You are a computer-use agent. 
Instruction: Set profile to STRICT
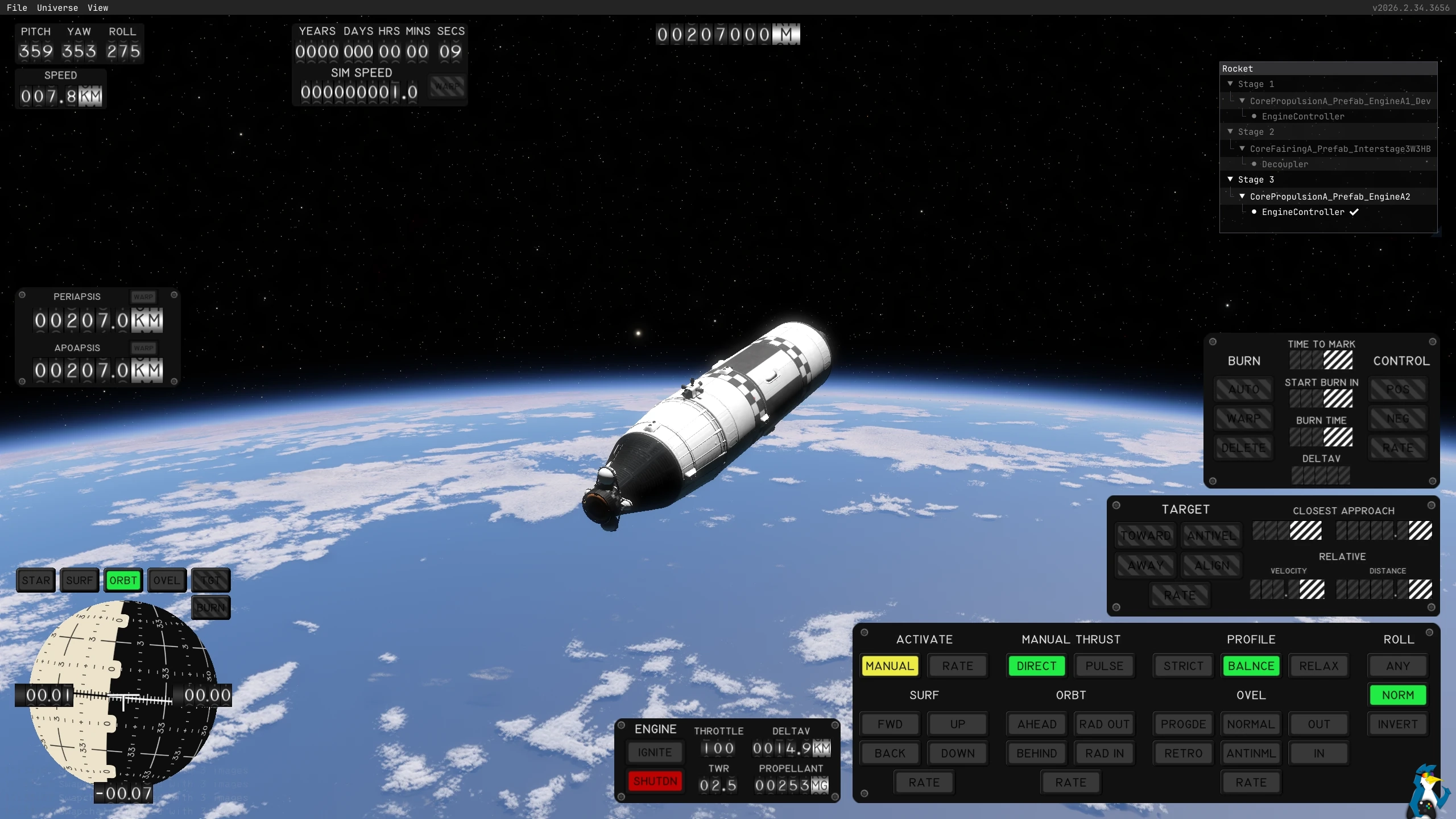pyautogui.click(x=1183, y=666)
